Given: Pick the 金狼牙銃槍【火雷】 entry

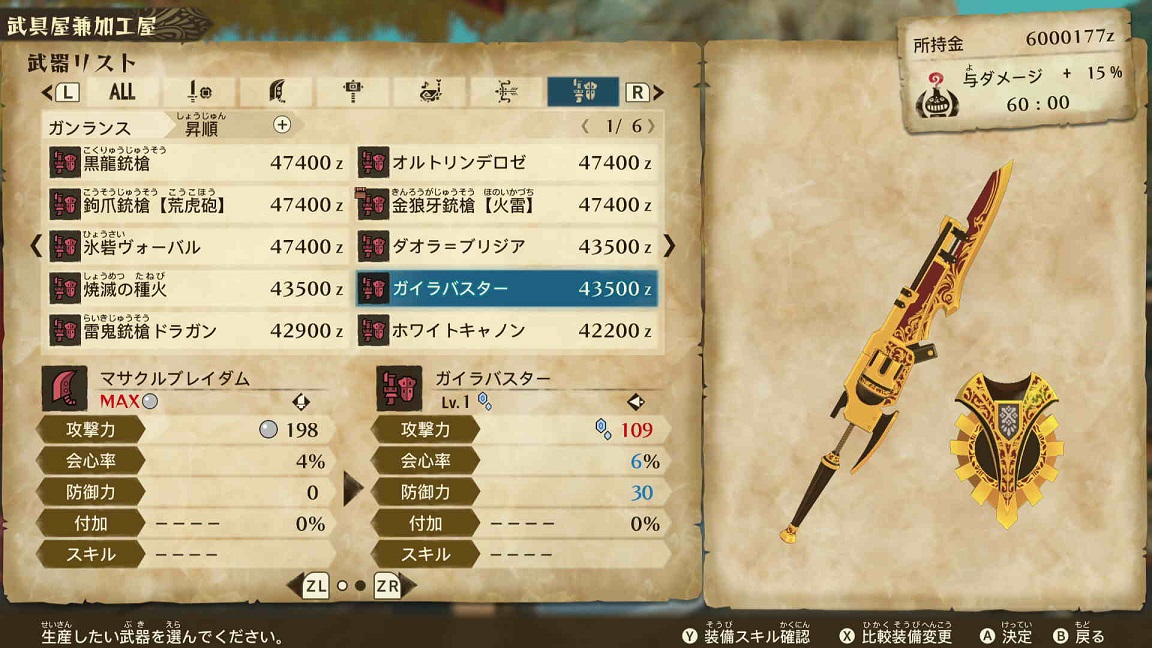Looking at the screenshot, I should point(507,204).
